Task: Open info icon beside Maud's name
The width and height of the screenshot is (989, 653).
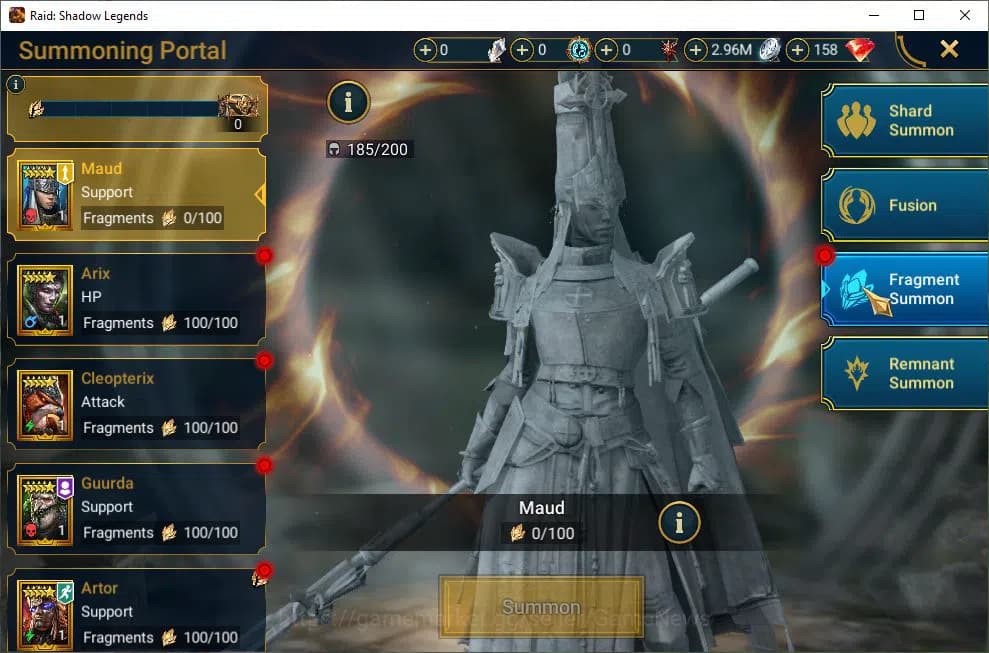Action: point(679,521)
